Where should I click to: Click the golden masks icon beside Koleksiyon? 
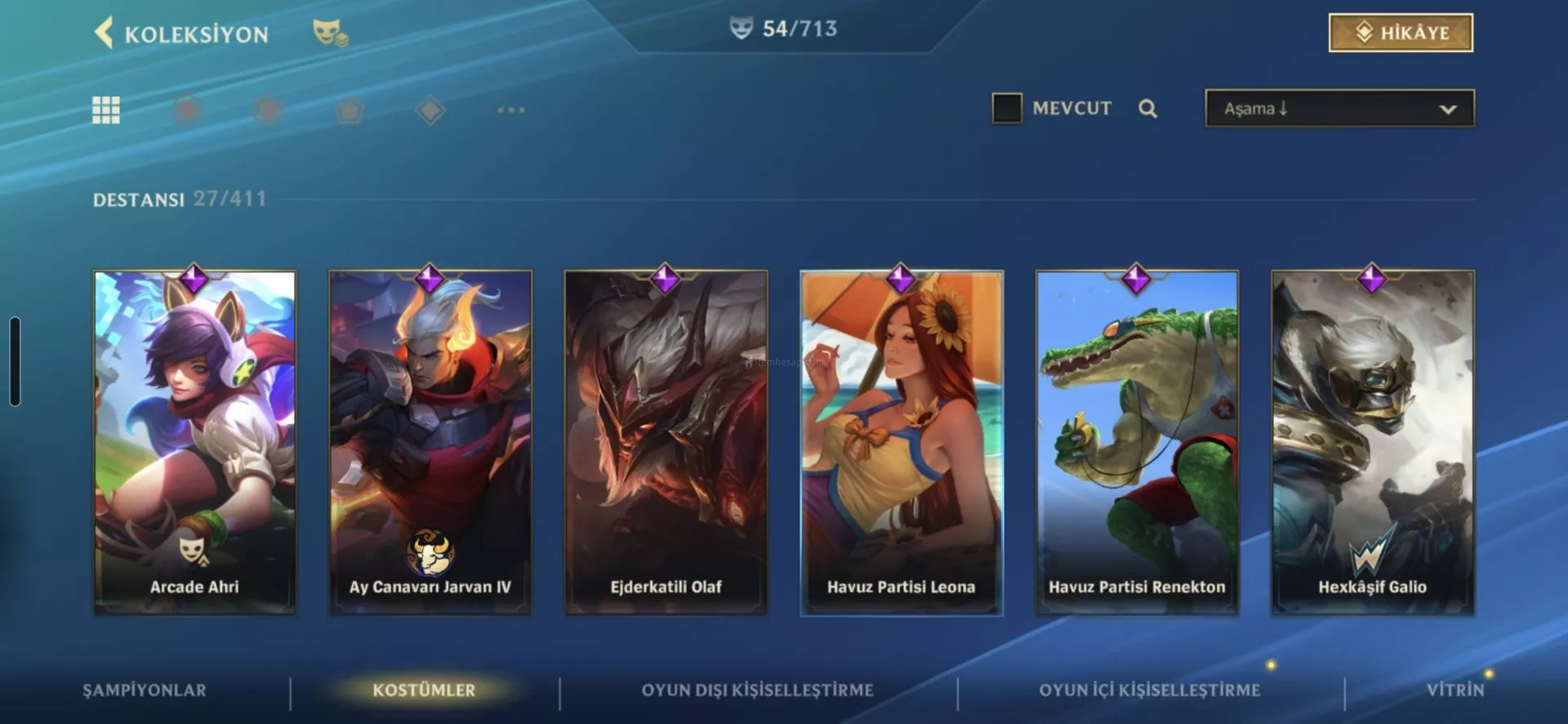(x=330, y=34)
